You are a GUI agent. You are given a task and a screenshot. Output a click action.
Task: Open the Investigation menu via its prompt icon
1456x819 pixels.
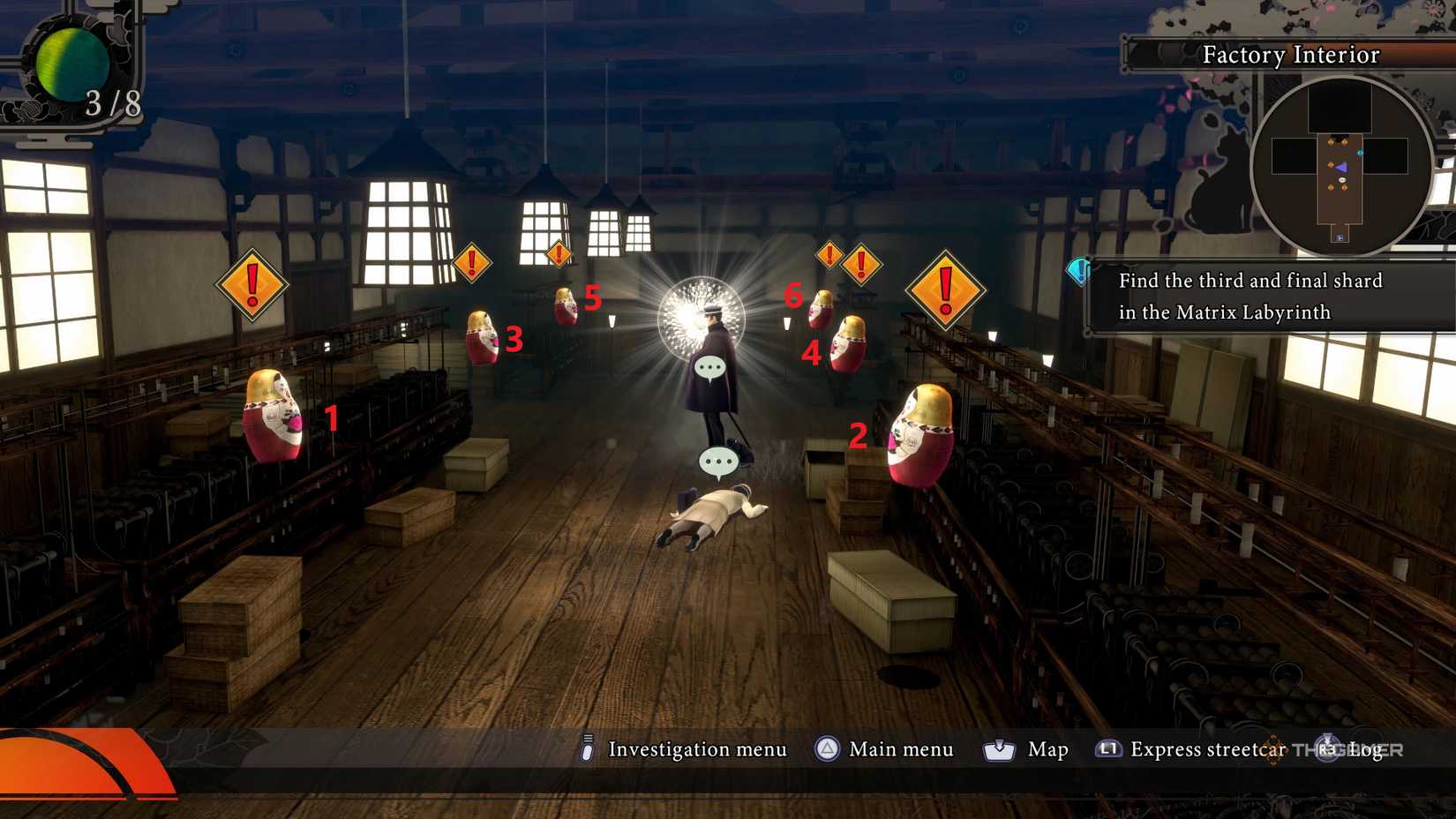pos(584,749)
